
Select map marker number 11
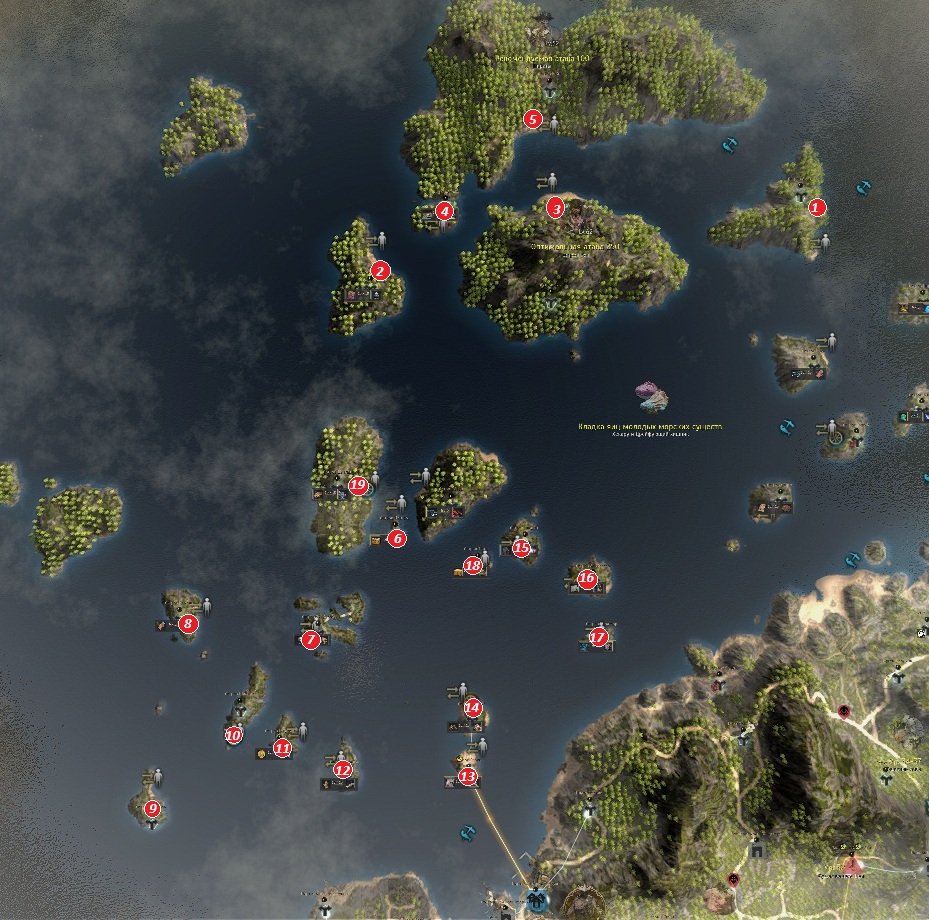pos(282,747)
